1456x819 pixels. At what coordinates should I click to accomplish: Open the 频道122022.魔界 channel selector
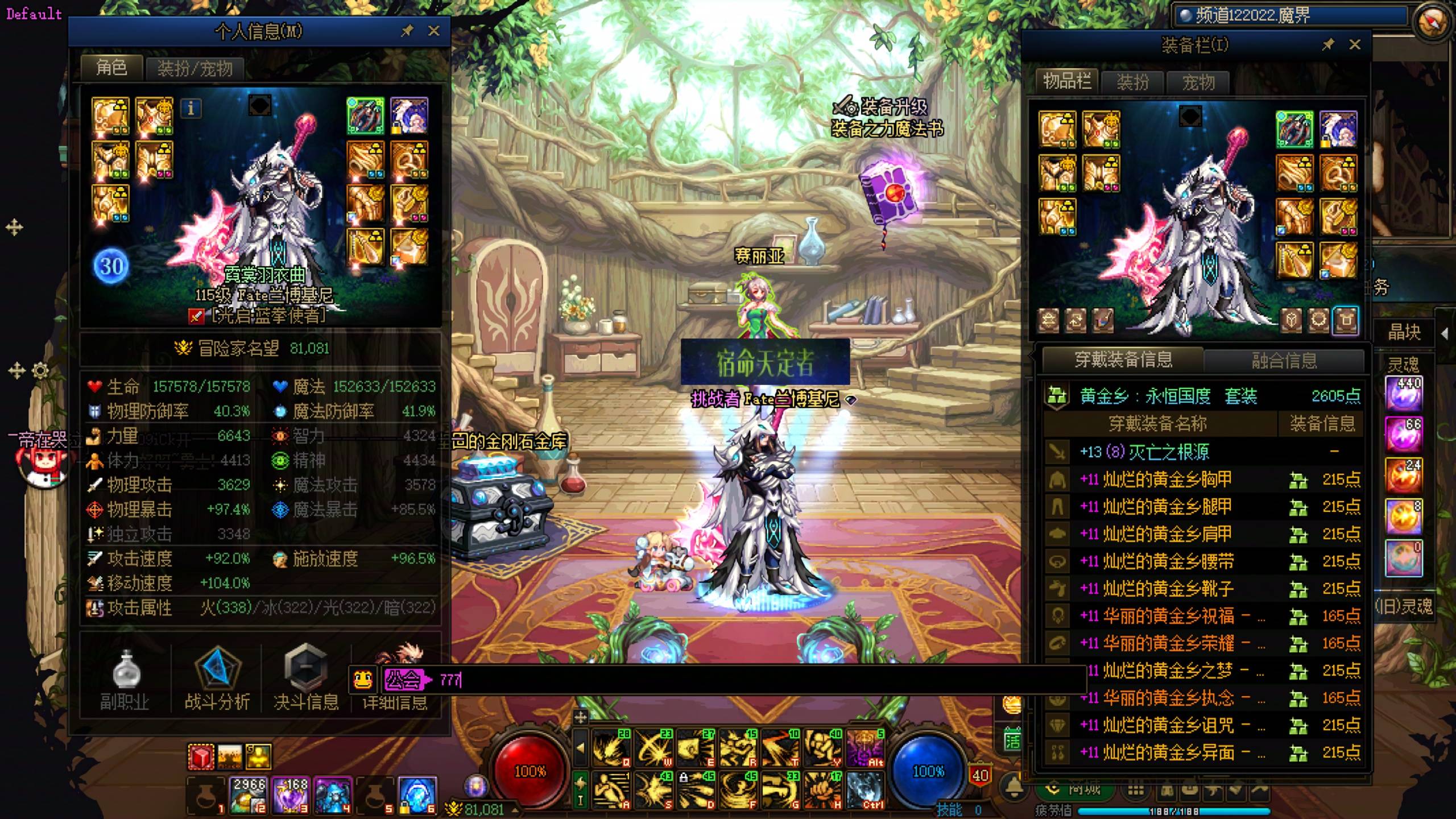1291,15
